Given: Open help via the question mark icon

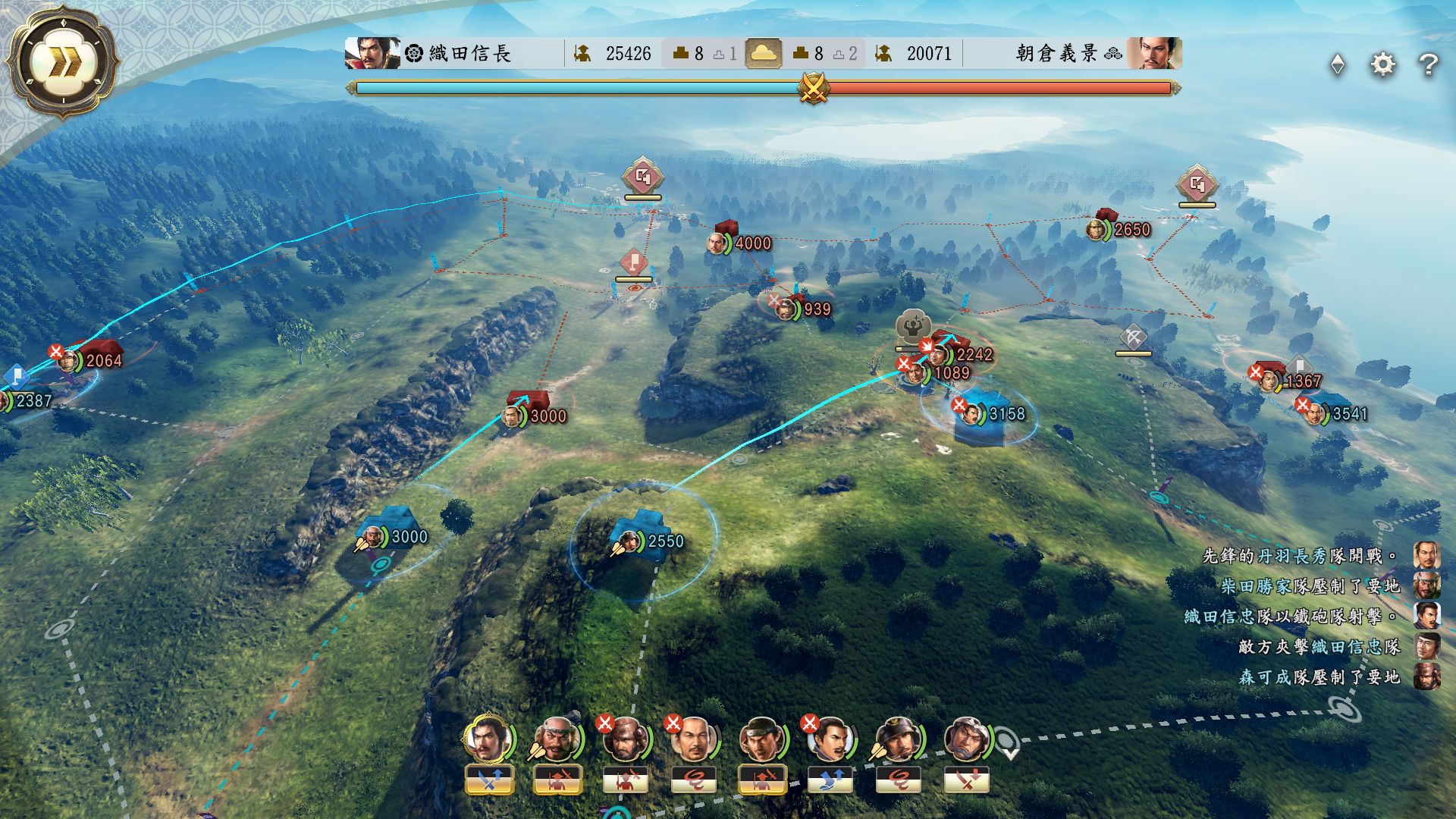Looking at the screenshot, I should (x=1428, y=64).
